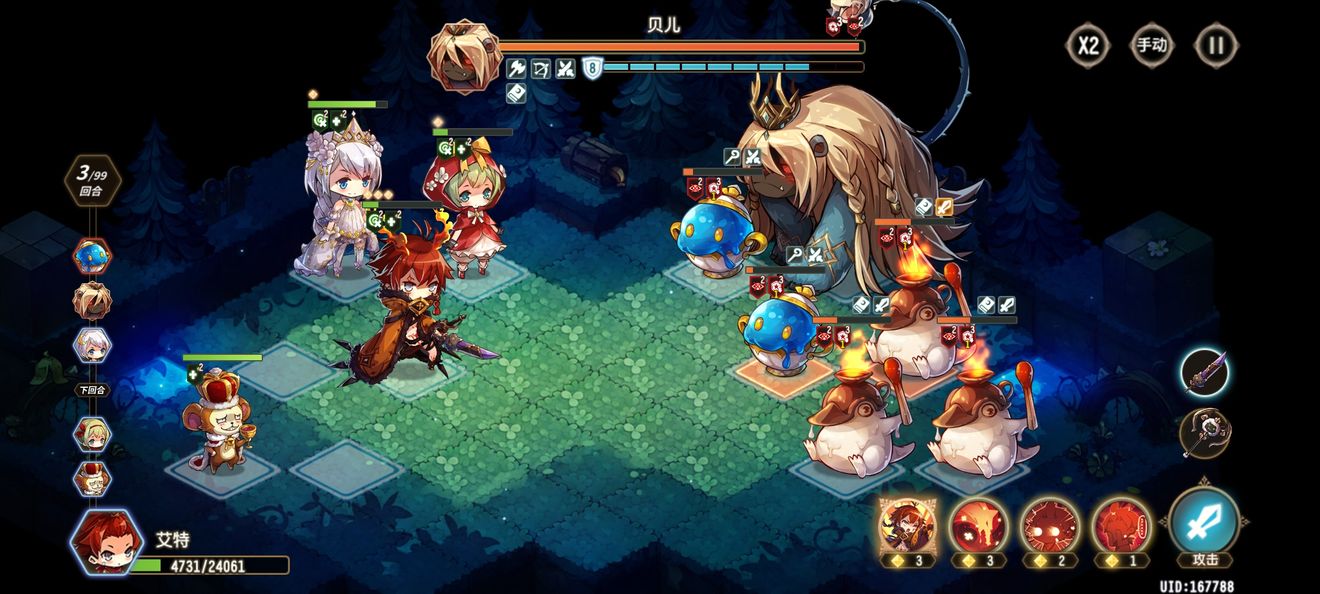
Task: Switch the 手动 manual control mode
Action: coord(1151,45)
